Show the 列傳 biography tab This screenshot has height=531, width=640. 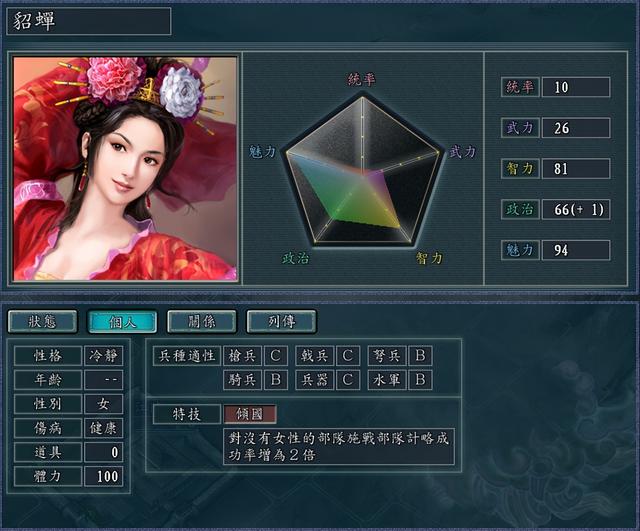[281, 321]
